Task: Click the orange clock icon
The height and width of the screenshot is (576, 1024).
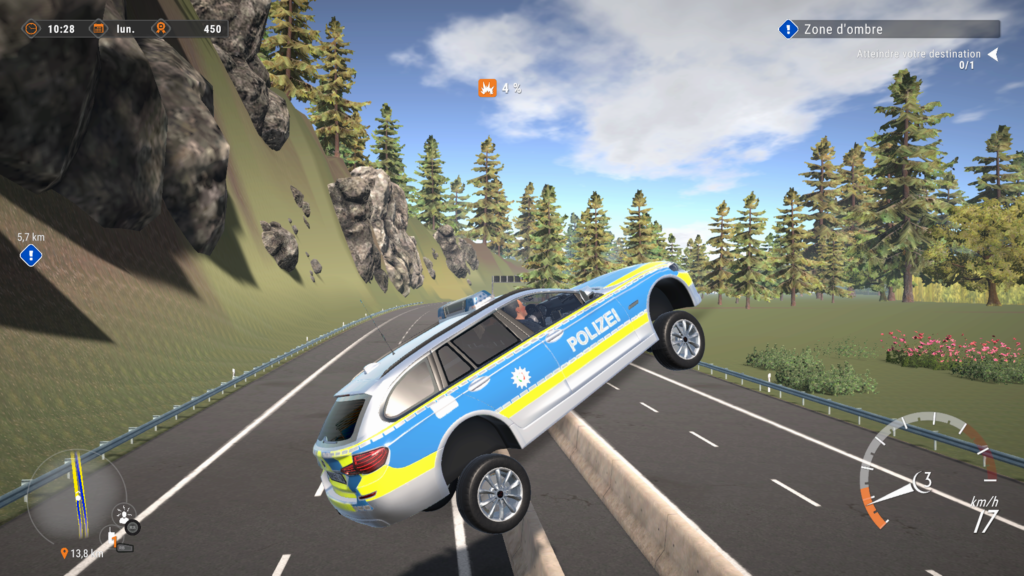Action: coord(32,29)
